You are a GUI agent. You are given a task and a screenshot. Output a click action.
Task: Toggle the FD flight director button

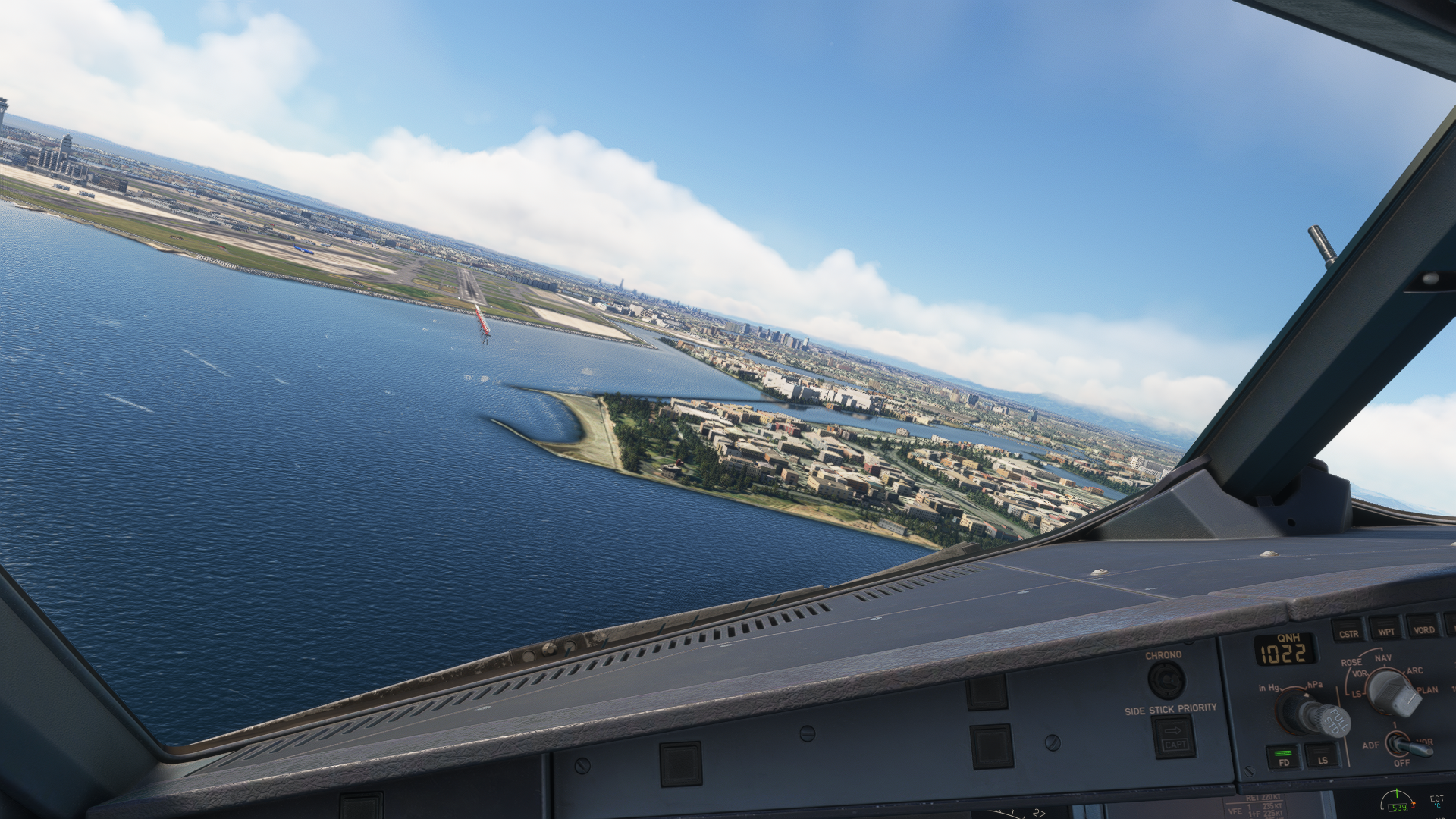pos(1283,756)
